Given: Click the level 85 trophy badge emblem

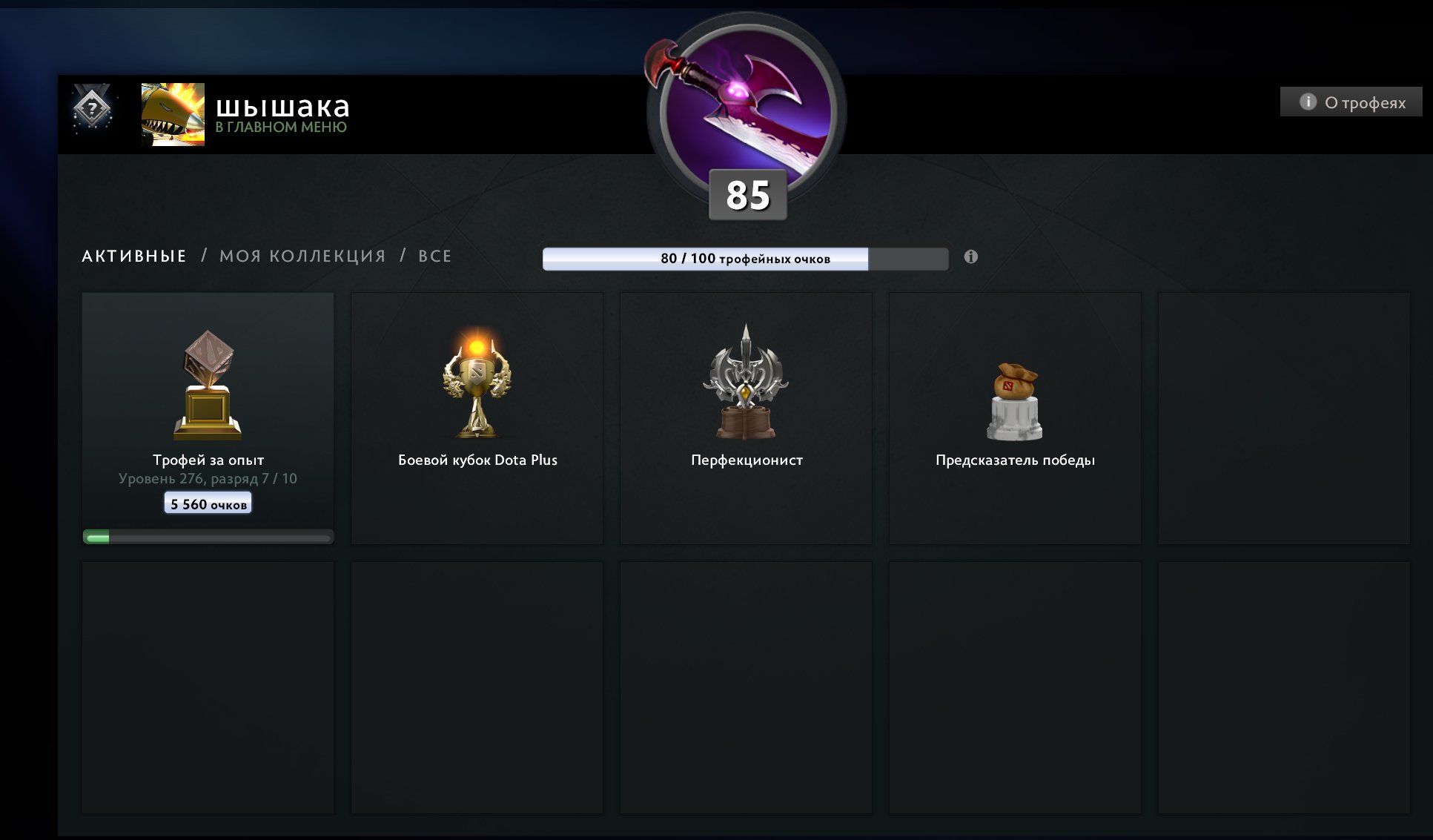Looking at the screenshot, I should [x=746, y=111].
